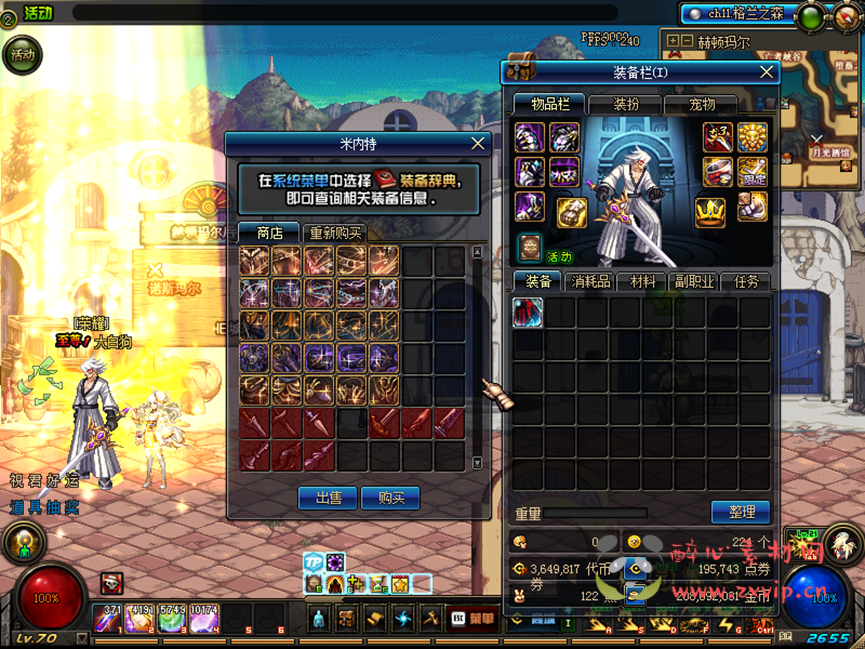Open the 材料 materials tab
The image size is (865, 649).
(x=642, y=282)
